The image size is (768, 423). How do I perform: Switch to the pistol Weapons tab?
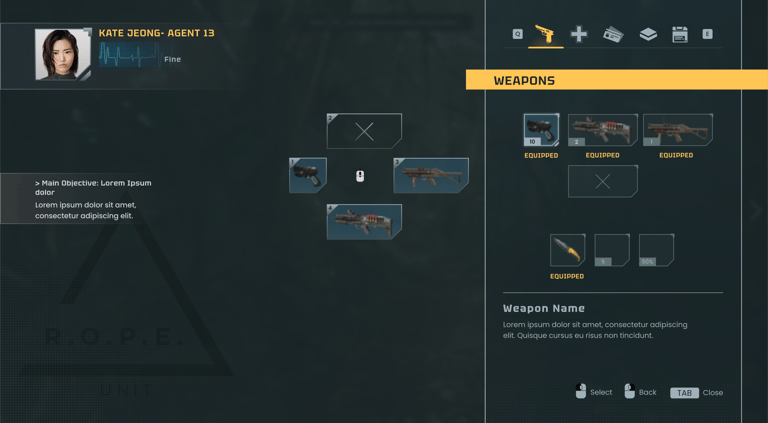pyautogui.click(x=544, y=35)
